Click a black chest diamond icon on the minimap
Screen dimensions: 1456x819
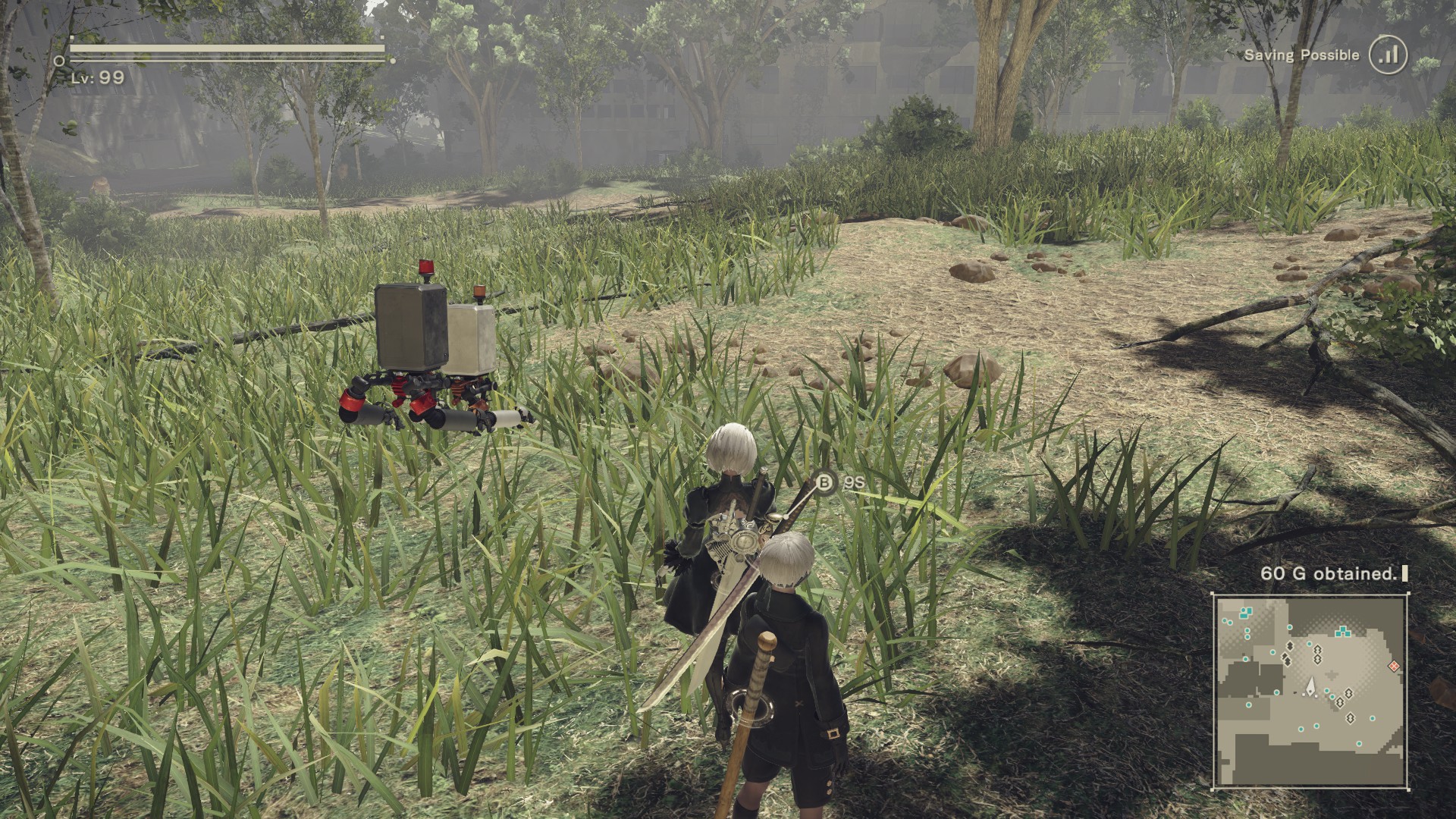[1290, 647]
